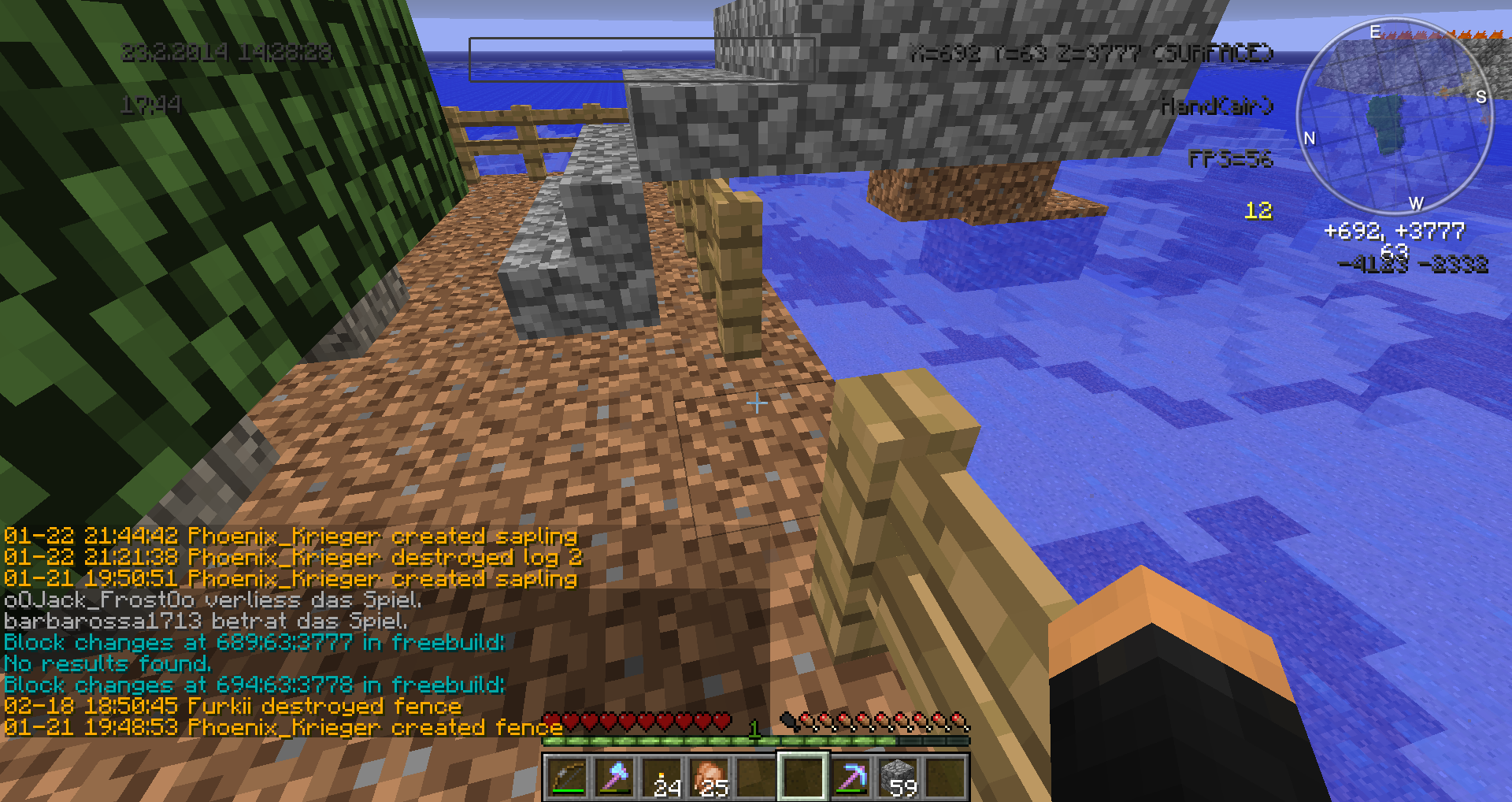Select the enchanted diamond pickaxe slot

coord(850,777)
